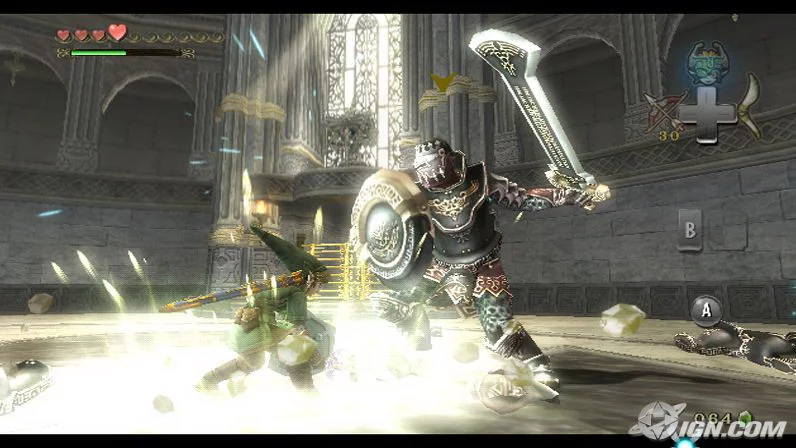Screen dimensions: 796x448
Task: Select the Midna icon above the D-pad
Action: [708, 62]
